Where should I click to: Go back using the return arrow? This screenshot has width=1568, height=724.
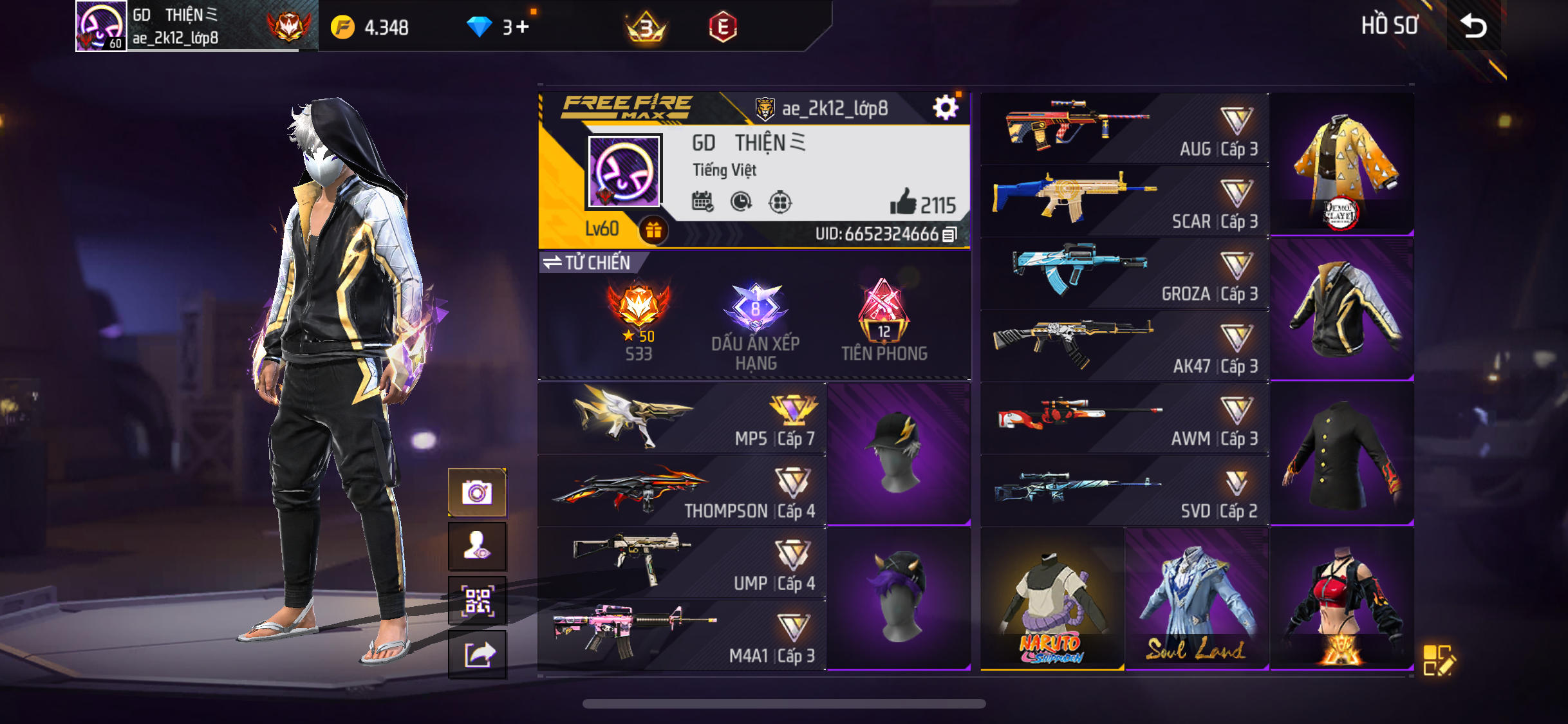[1473, 26]
